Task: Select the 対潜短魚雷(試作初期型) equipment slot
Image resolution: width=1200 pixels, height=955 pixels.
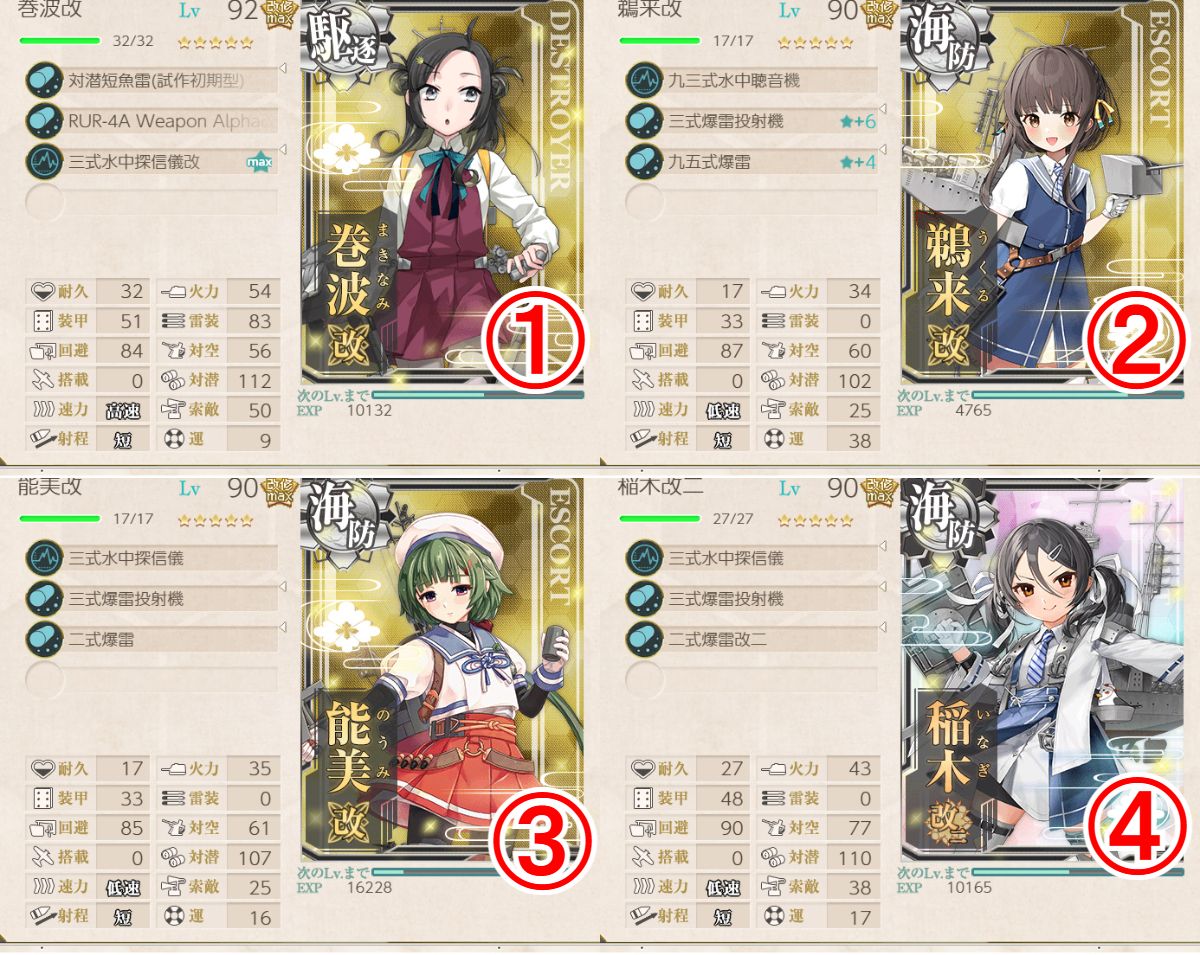Action: coord(150,81)
